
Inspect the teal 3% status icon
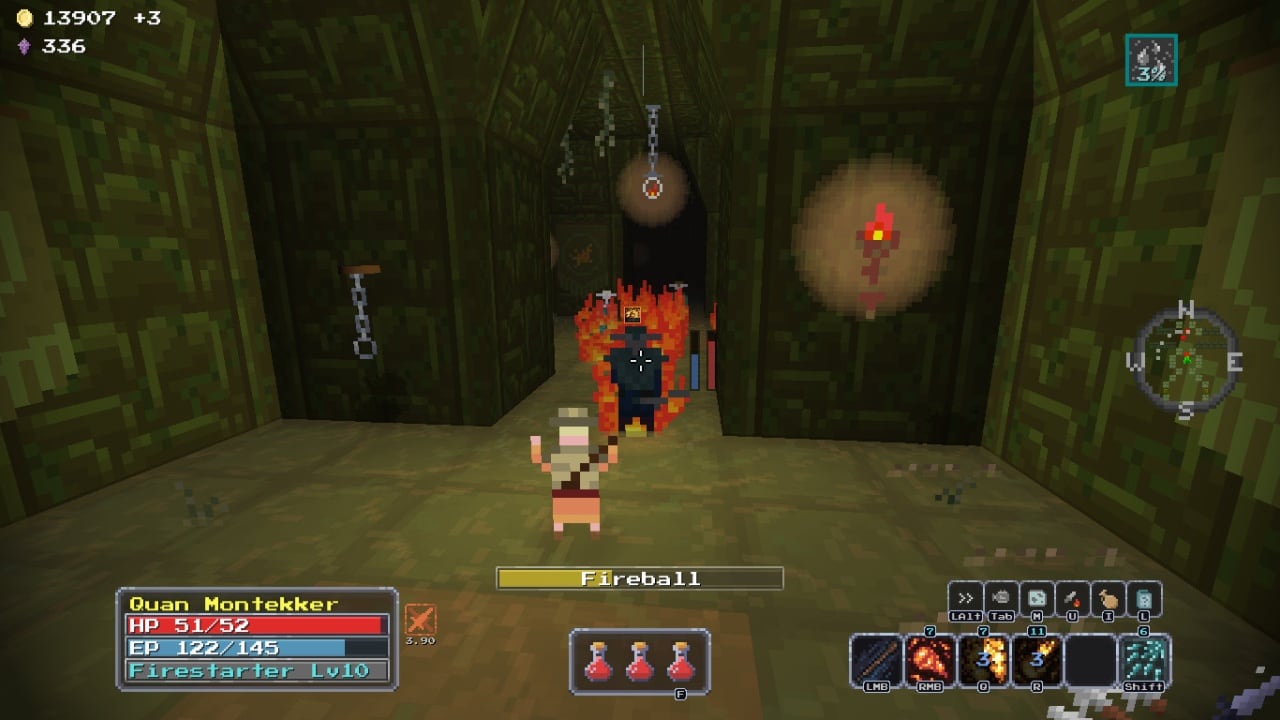tap(1151, 60)
